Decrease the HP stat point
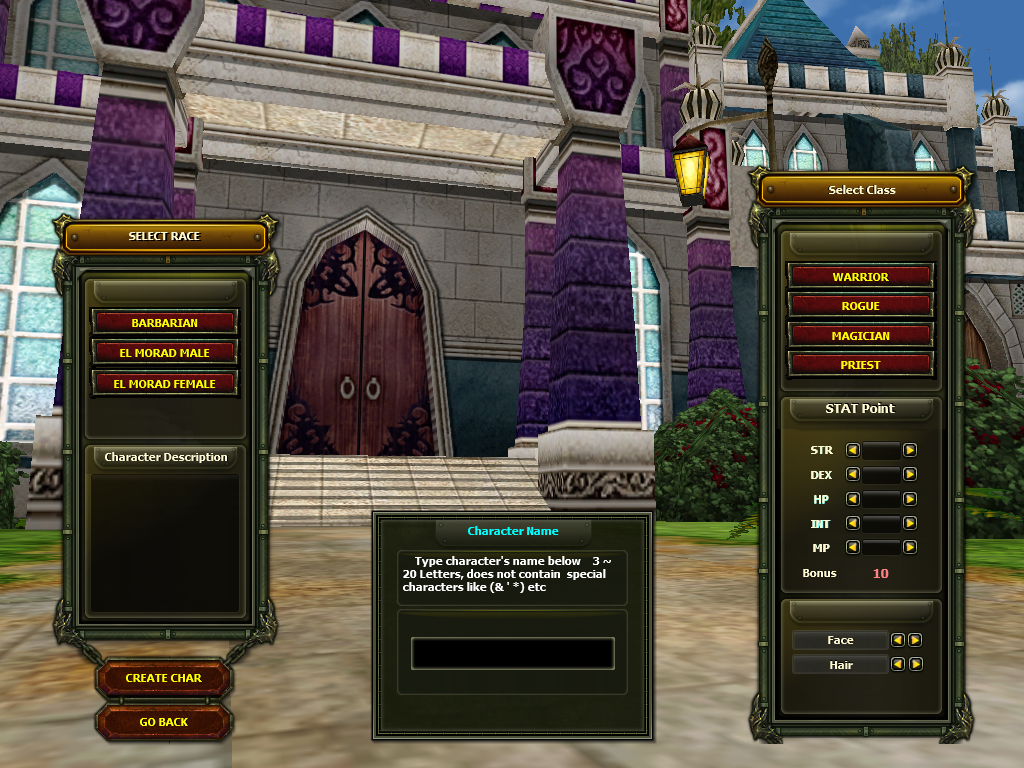Image resolution: width=1024 pixels, height=768 pixels. pyautogui.click(x=853, y=499)
